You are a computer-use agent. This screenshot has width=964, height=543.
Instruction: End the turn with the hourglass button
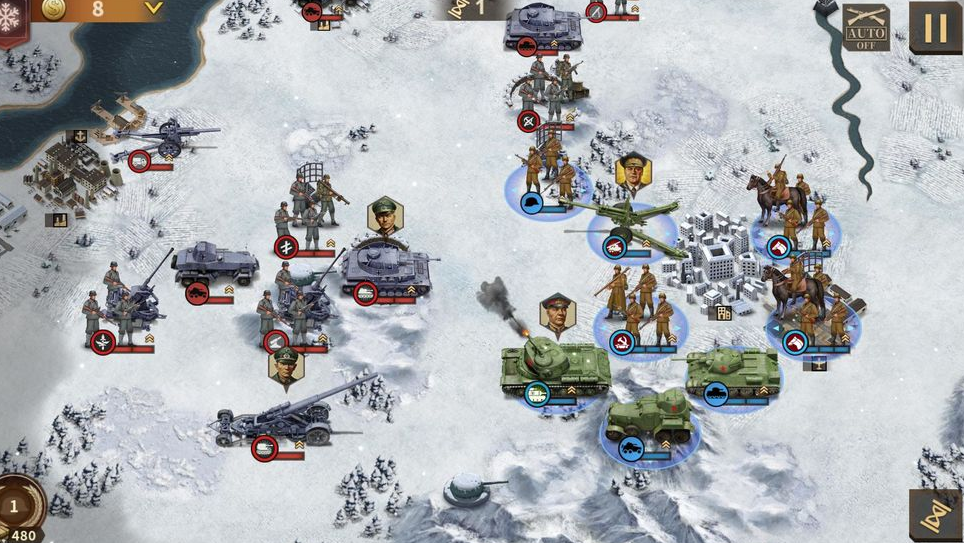click(x=935, y=514)
